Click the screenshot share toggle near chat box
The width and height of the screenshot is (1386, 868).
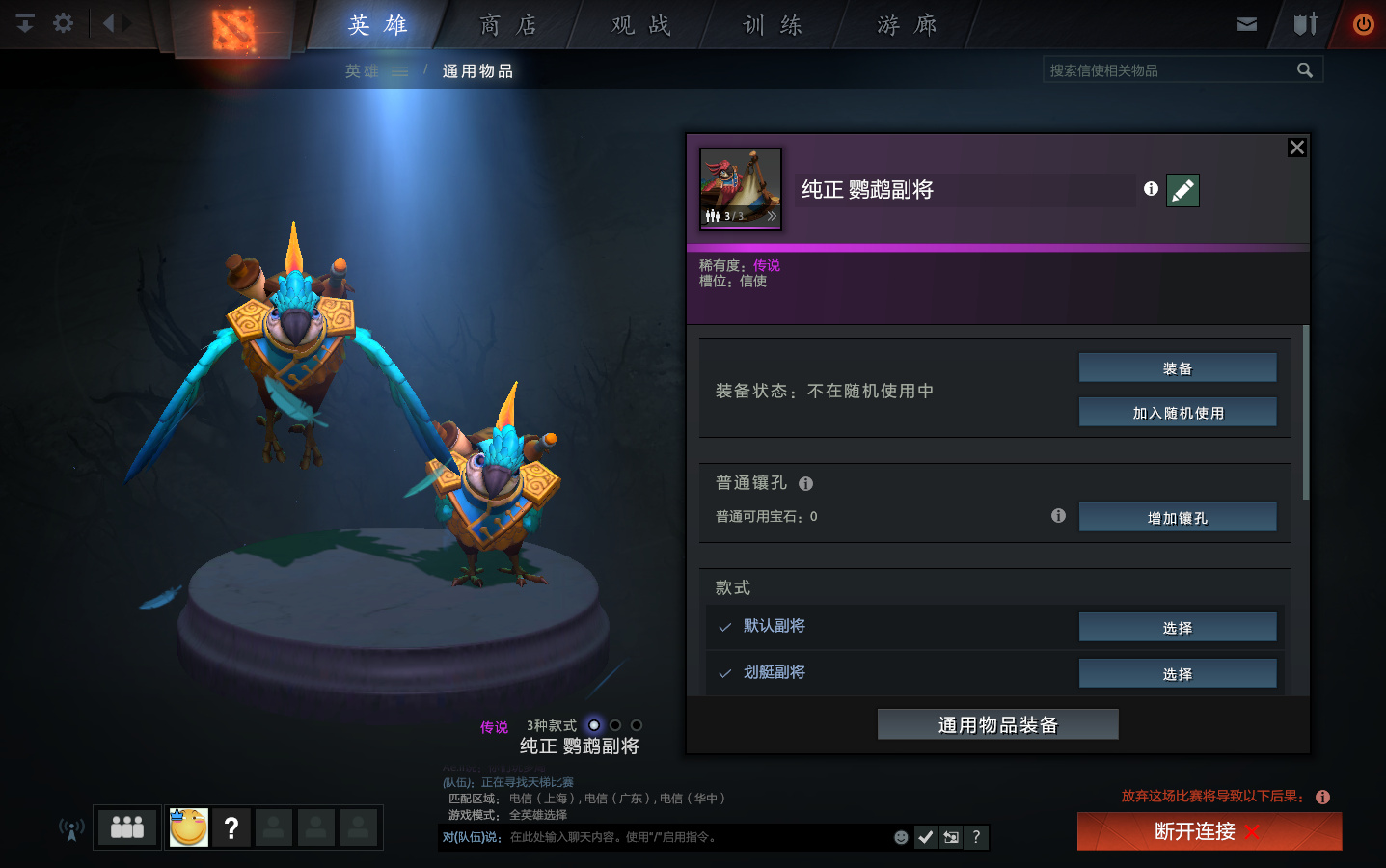pyautogui.click(x=950, y=837)
